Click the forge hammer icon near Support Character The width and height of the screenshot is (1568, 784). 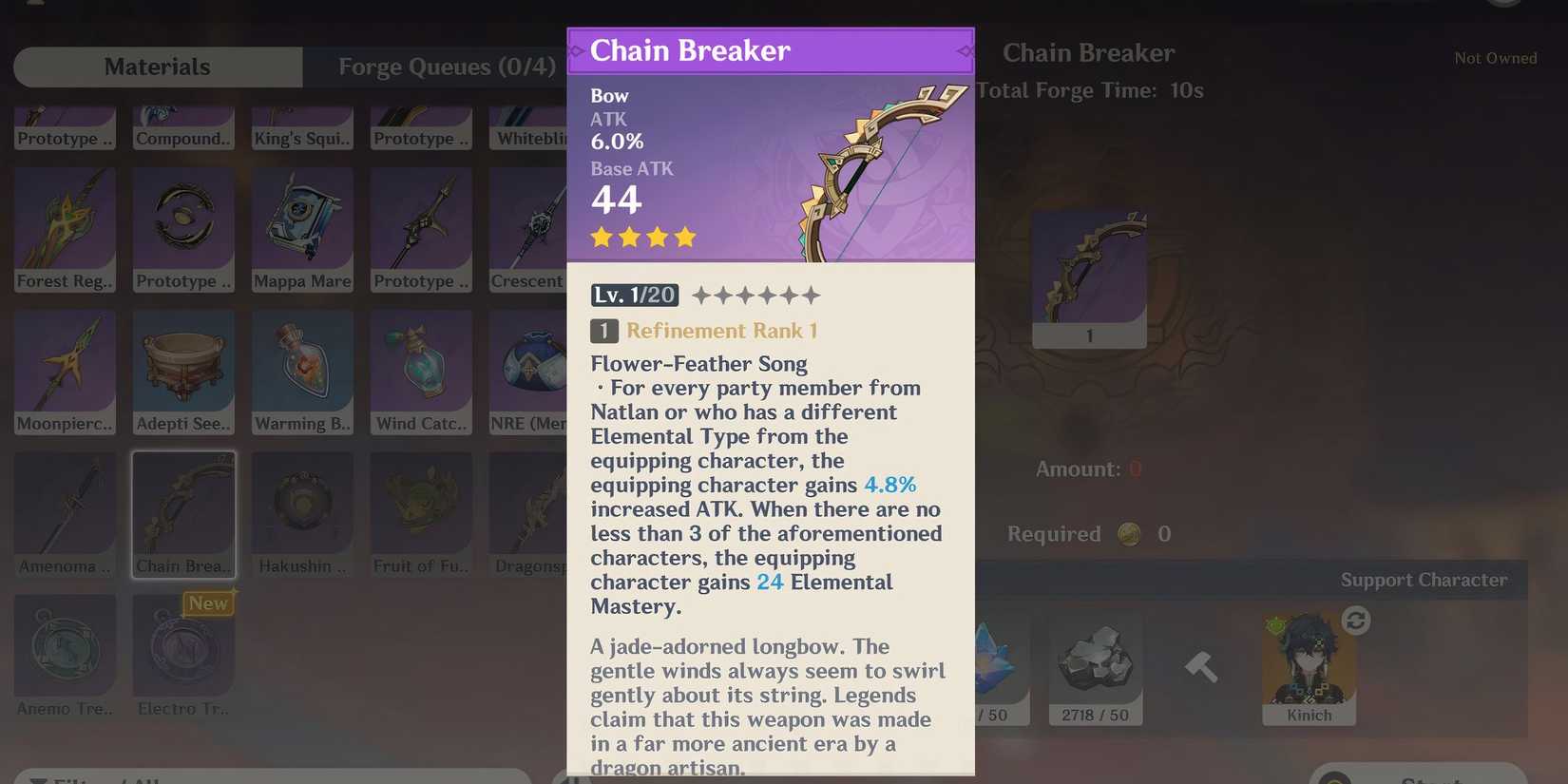click(1200, 665)
